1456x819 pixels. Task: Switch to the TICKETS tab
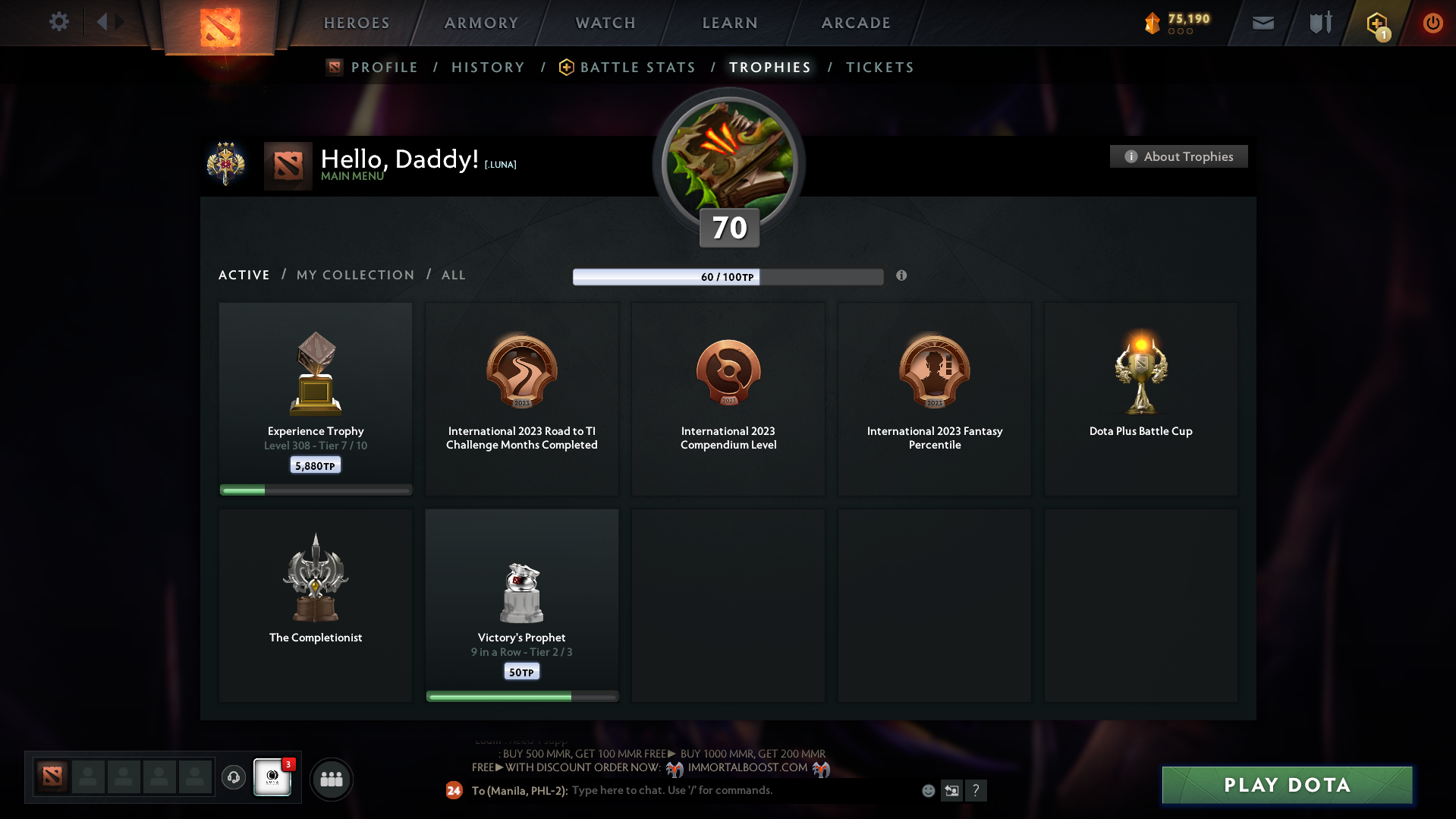(x=880, y=67)
